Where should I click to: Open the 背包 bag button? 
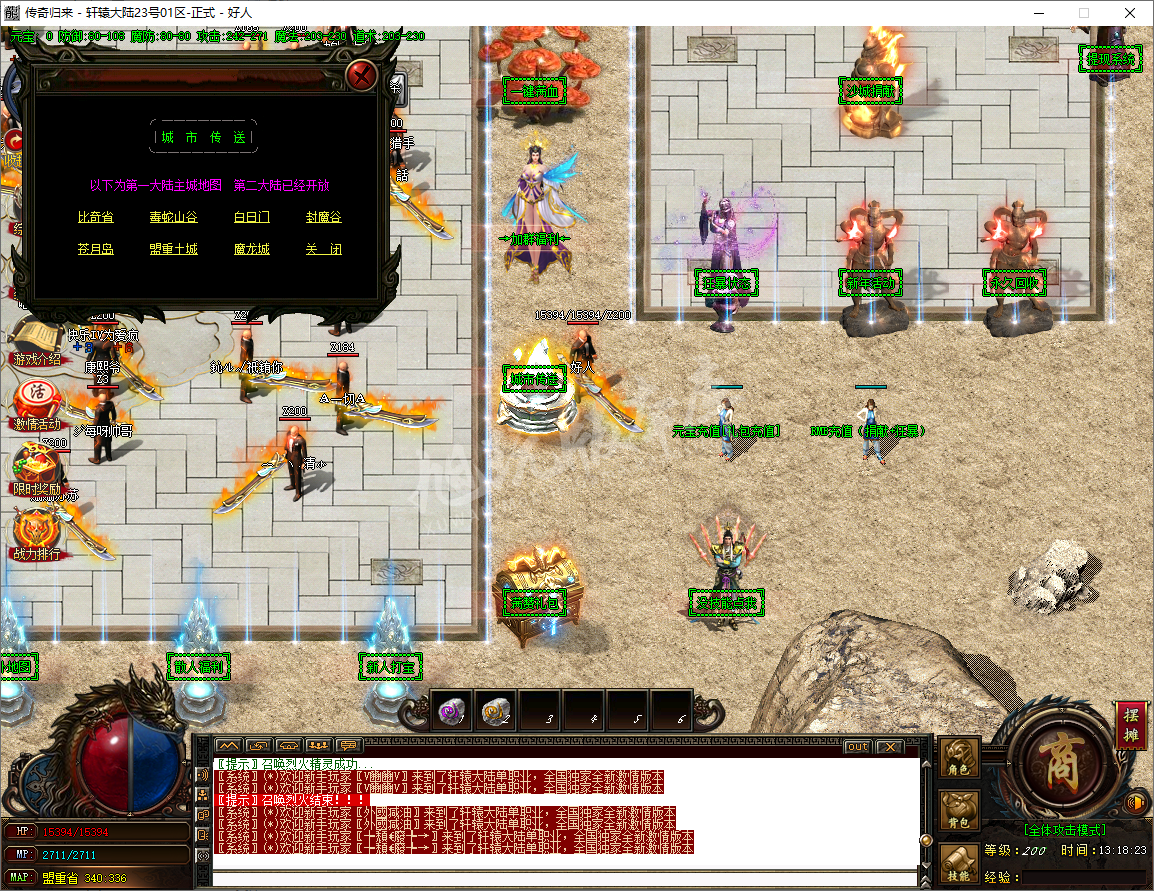tap(960, 810)
